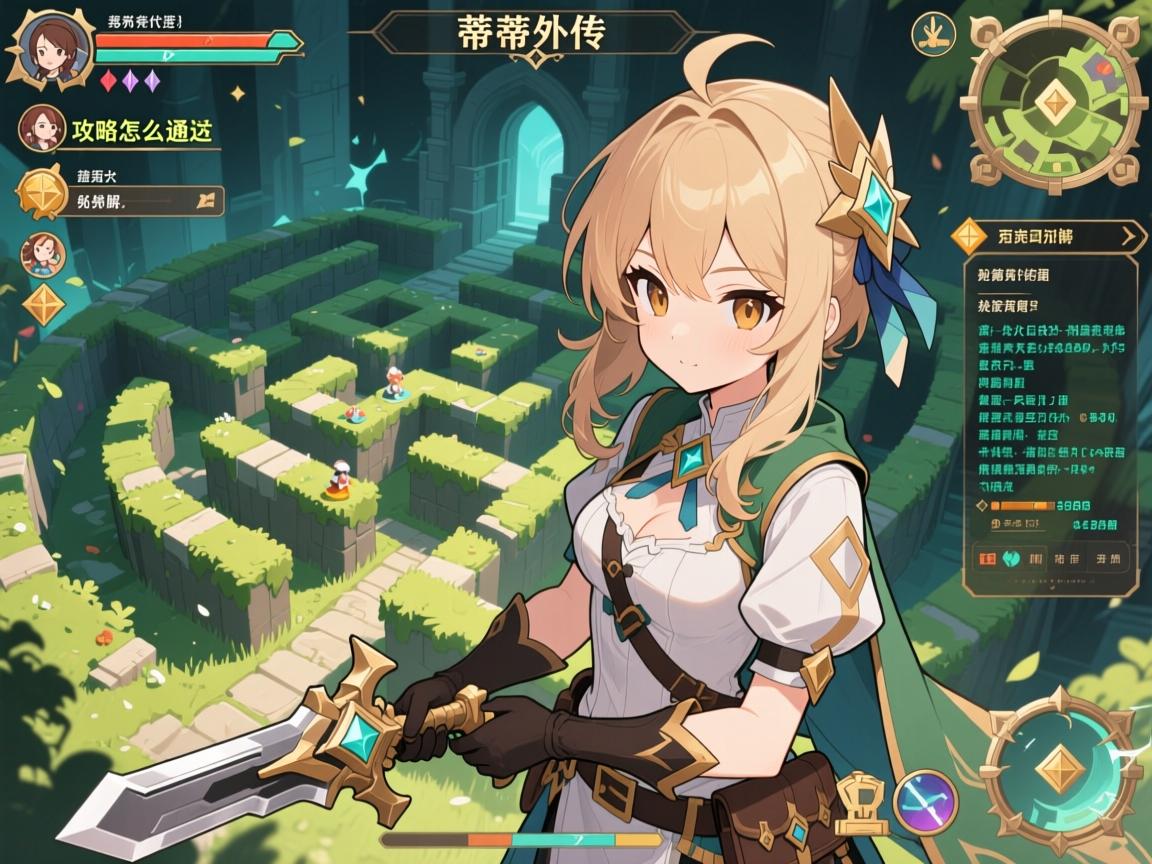Click the teal heart icon in panel footer
The height and width of the screenshot is (864, 1152).
point(1011,558)
